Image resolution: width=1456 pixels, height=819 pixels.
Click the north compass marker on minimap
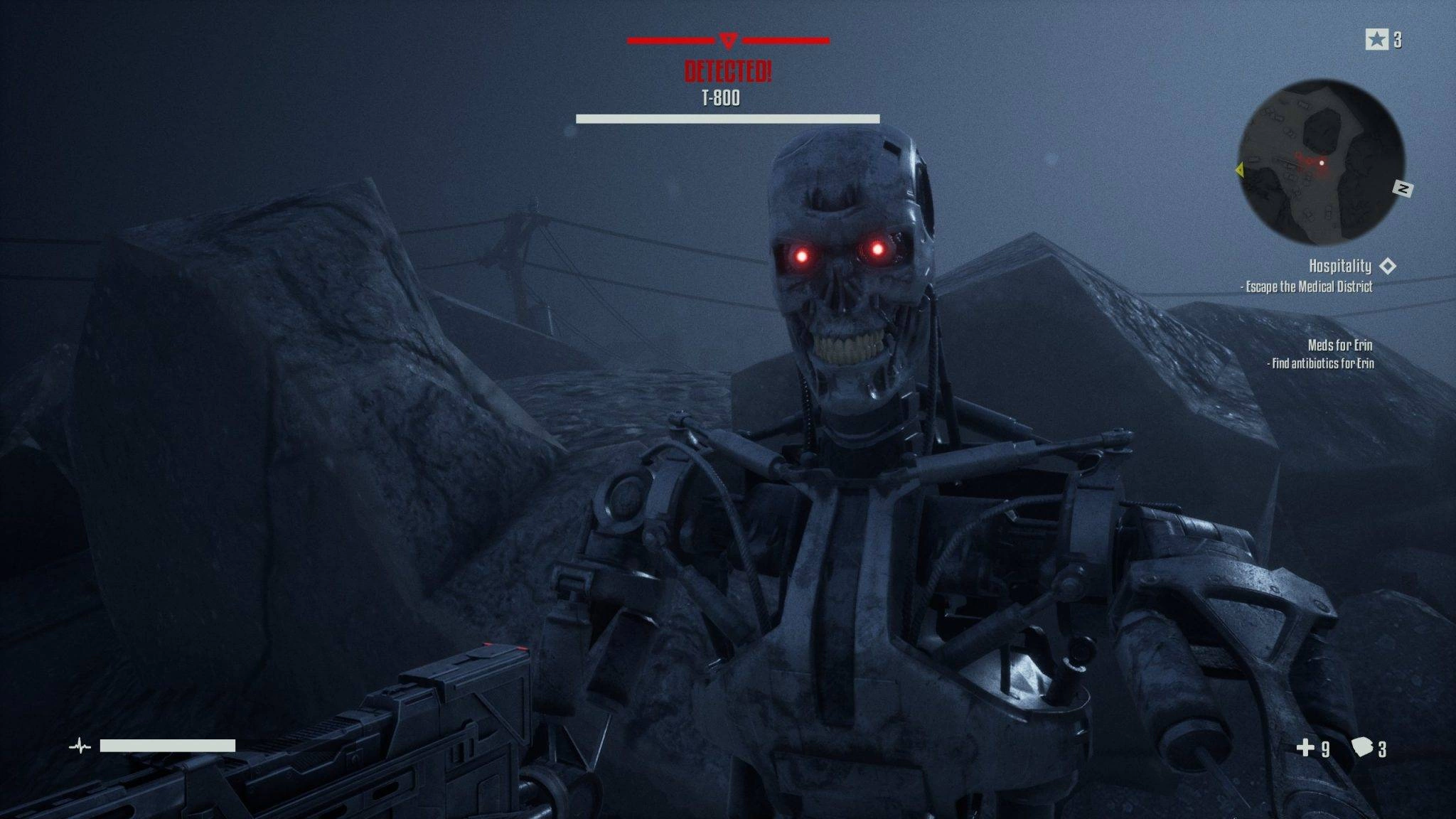click(1403, 188)
